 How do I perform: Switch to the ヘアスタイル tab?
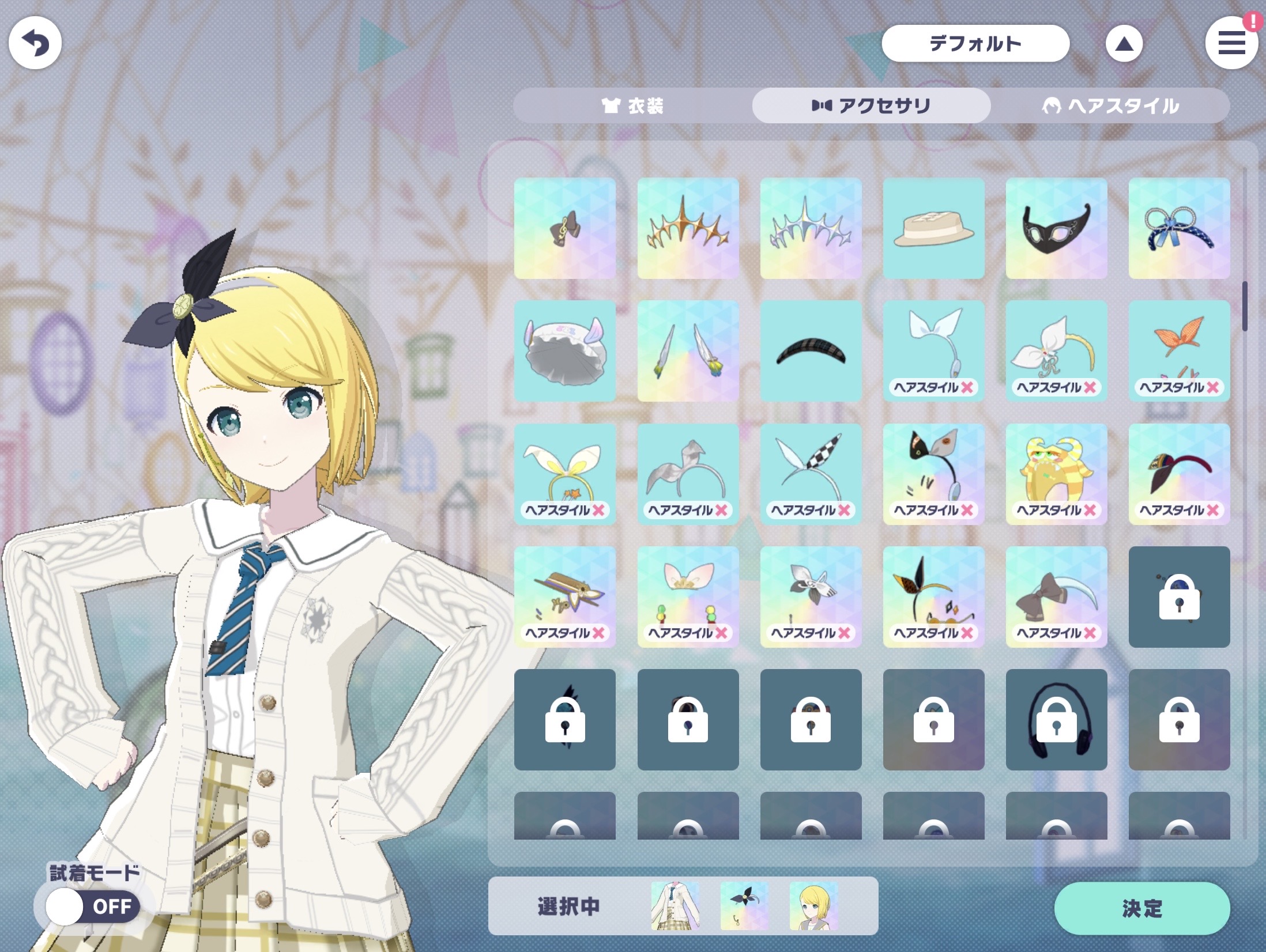pos(1110,105)
